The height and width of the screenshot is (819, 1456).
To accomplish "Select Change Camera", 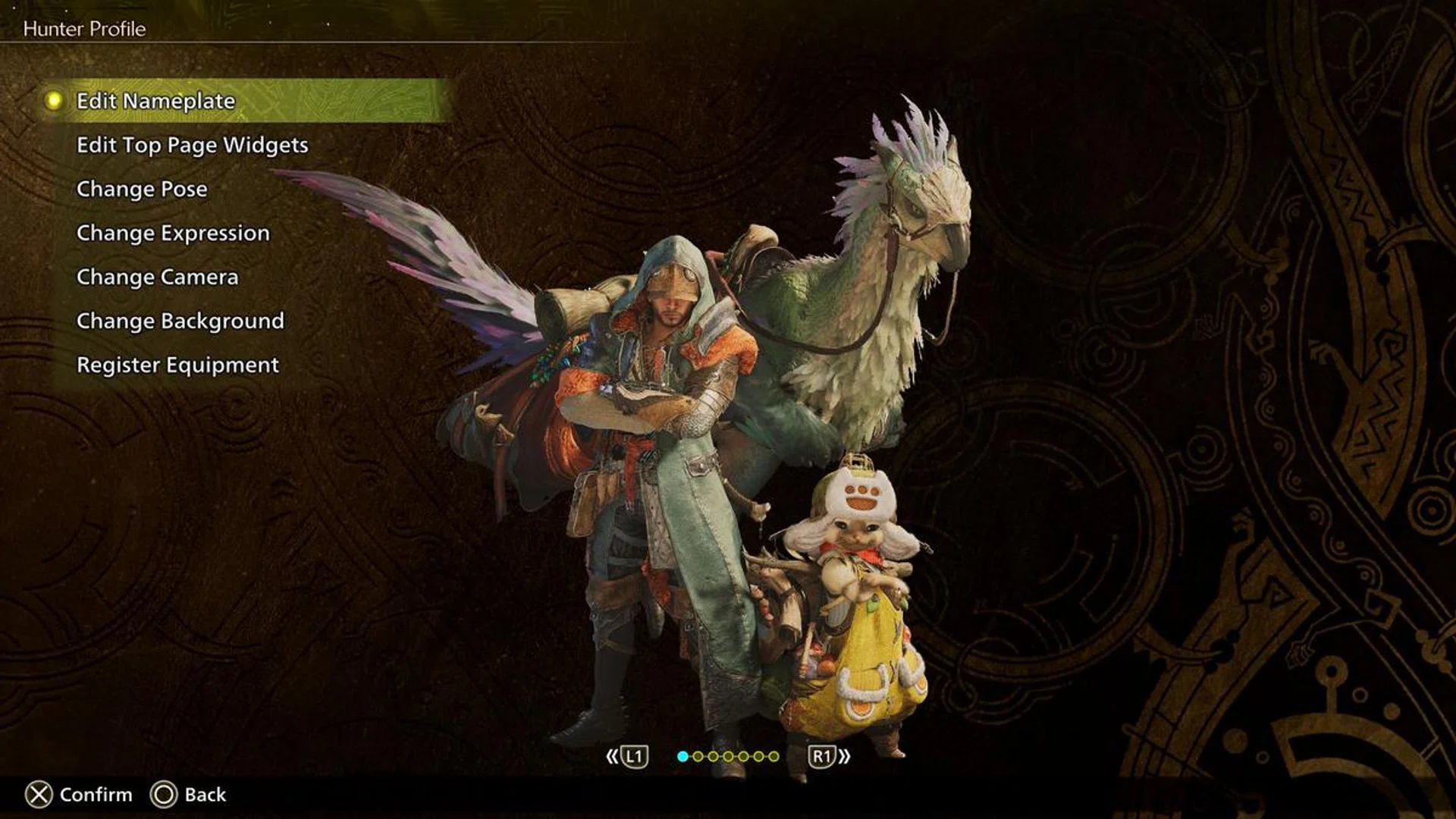I will tap(156, 277).
